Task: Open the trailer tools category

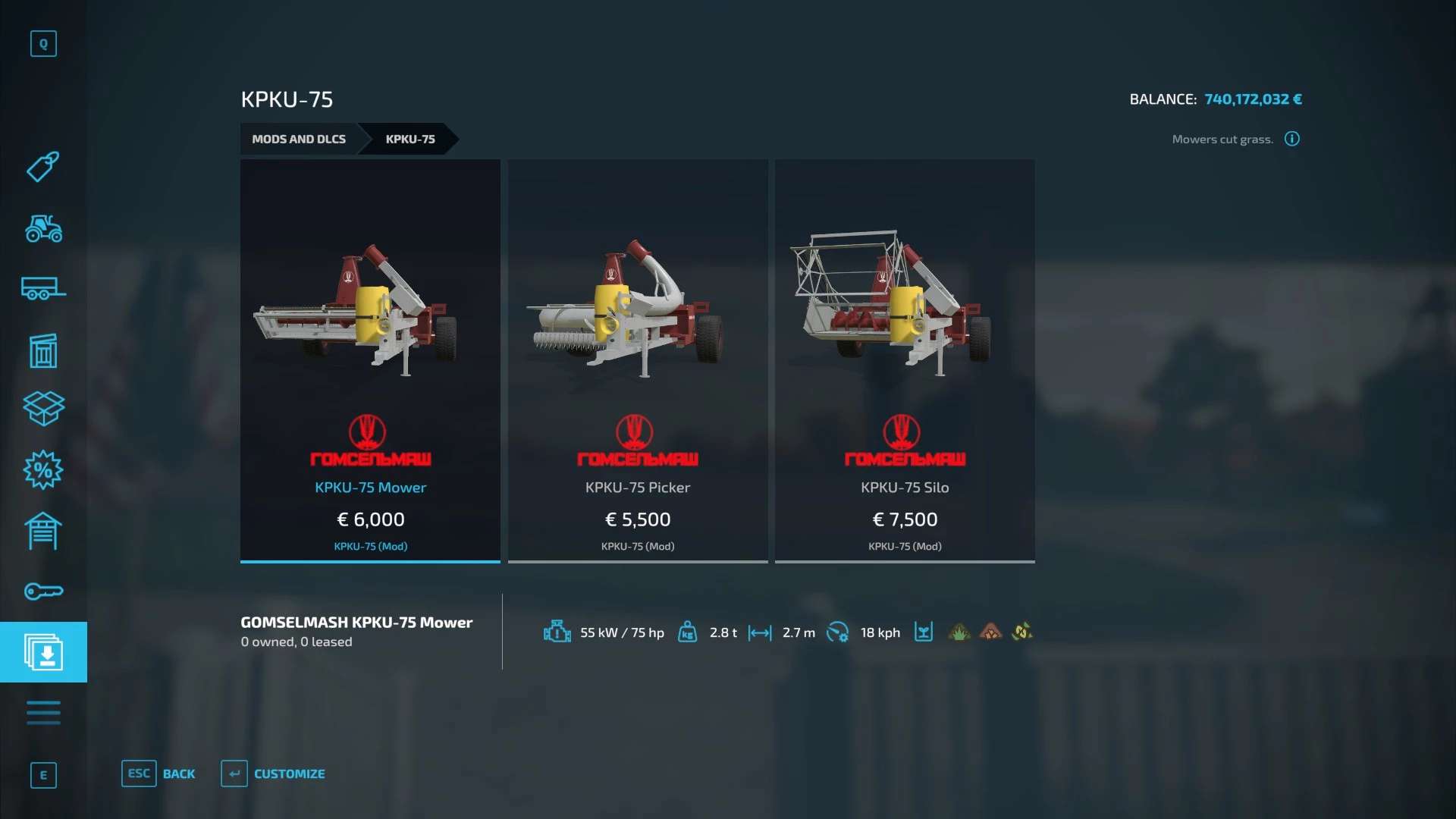Action: pos(43,289)
